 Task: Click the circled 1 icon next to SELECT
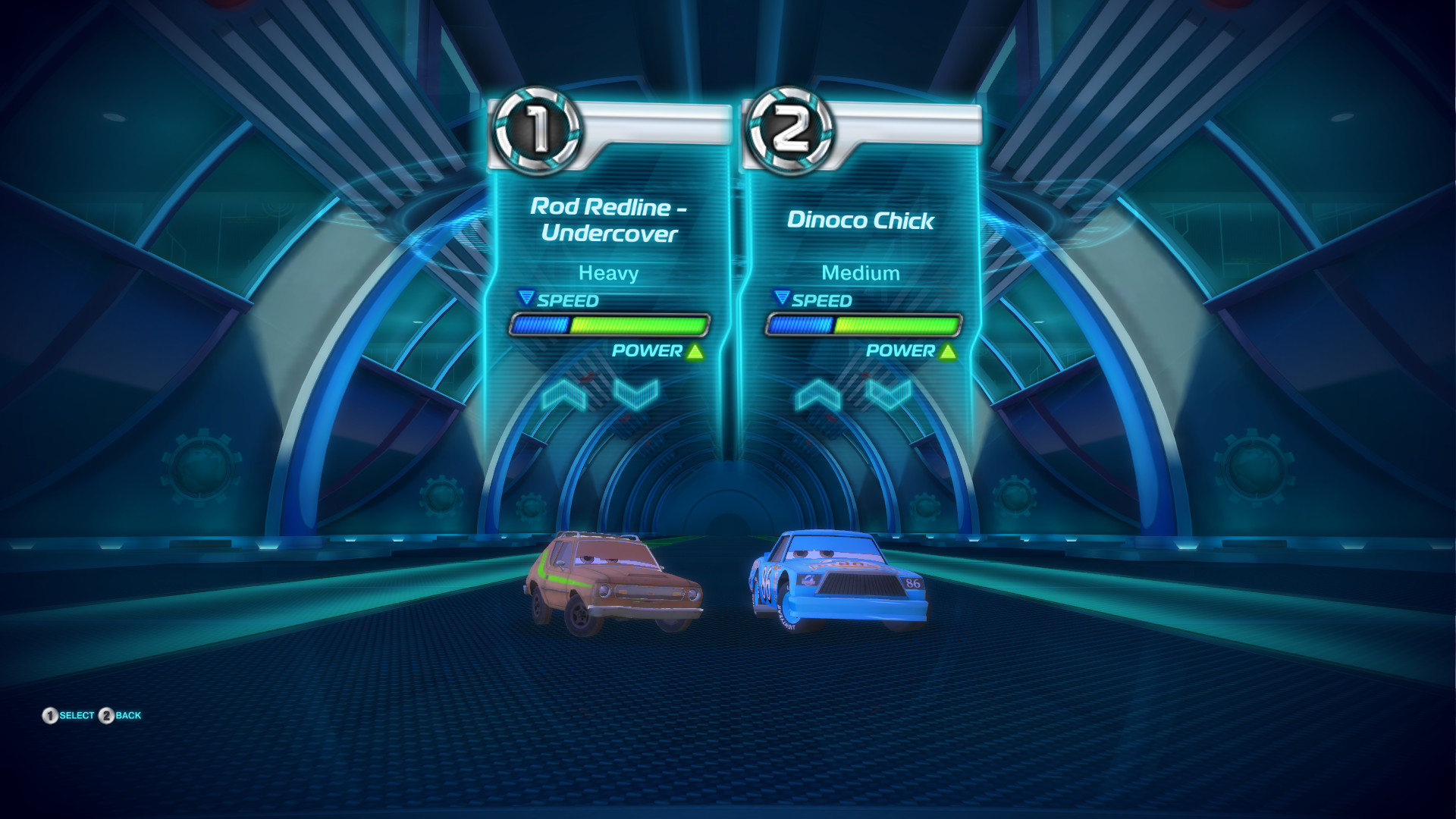(x=49, y=714)
